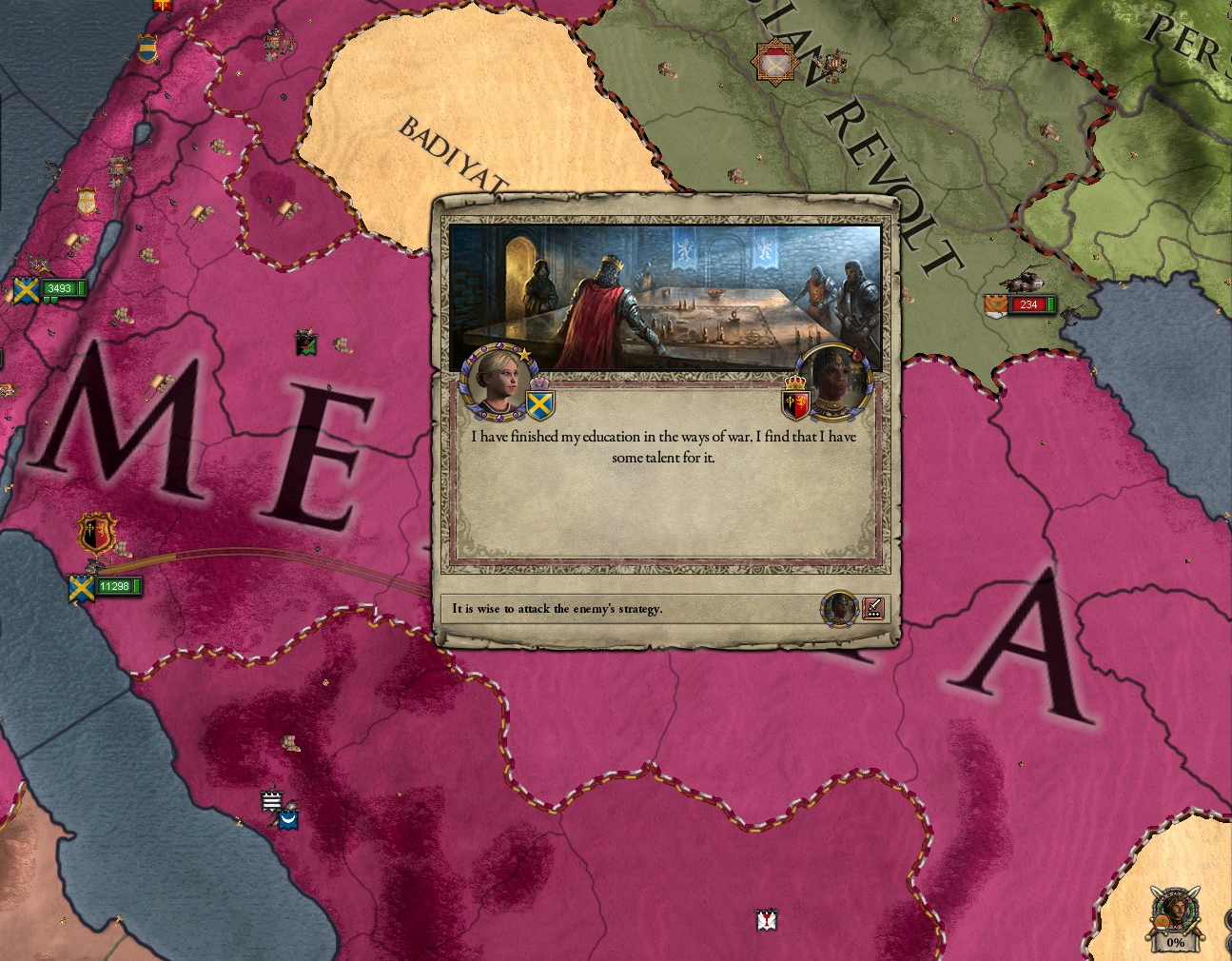This screenshot has width=1232, height=961.
Task: Click the martial education book icon
Action: point(873,609)
